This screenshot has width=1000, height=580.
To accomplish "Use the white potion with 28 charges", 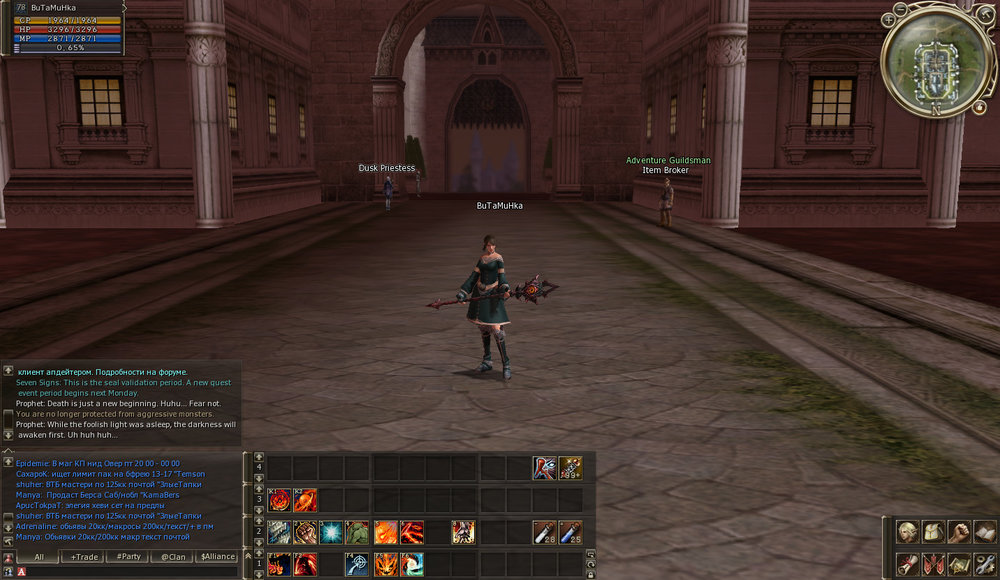I will 545,532.
